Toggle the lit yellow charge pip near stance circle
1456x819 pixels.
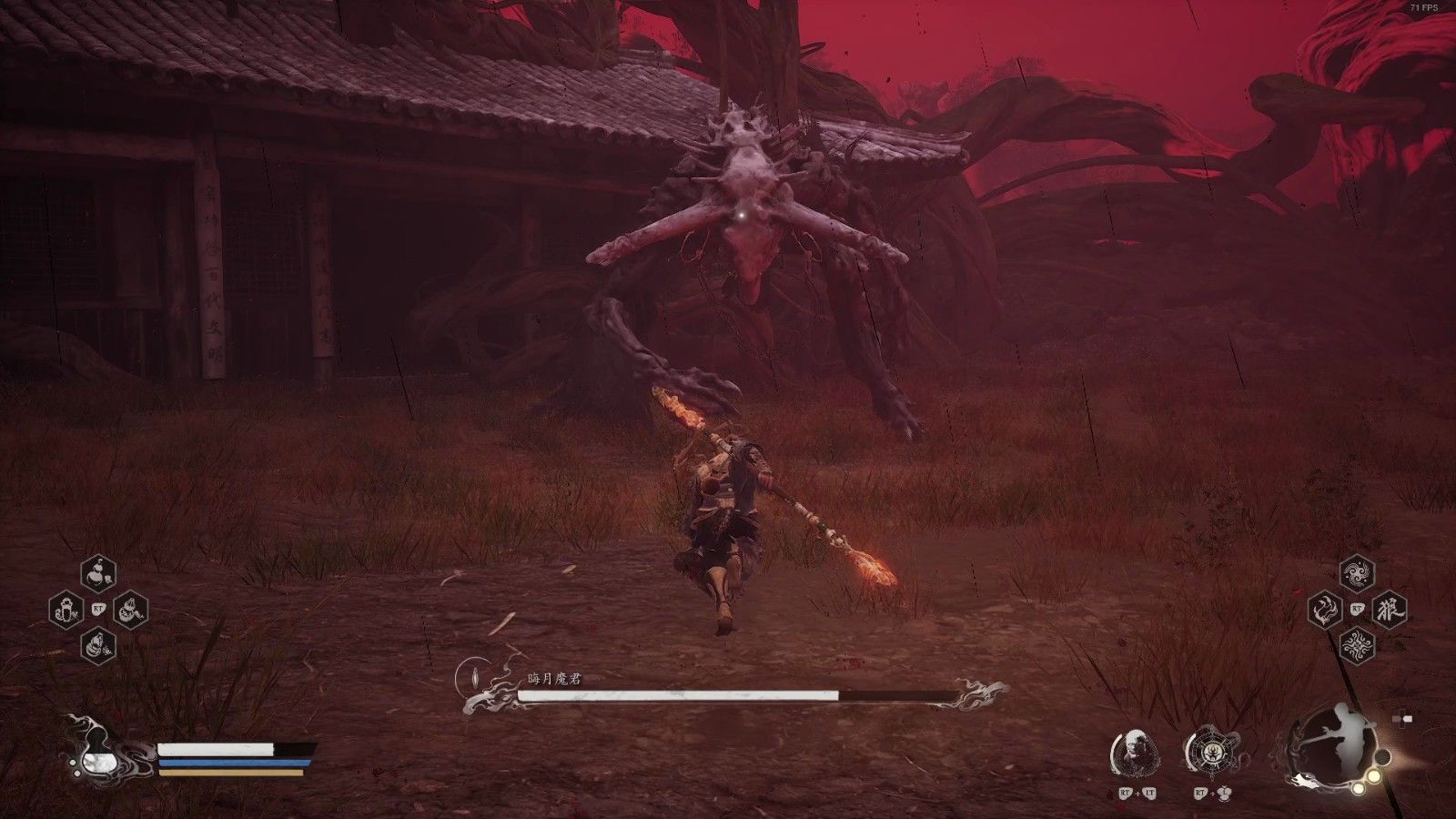1372,775
